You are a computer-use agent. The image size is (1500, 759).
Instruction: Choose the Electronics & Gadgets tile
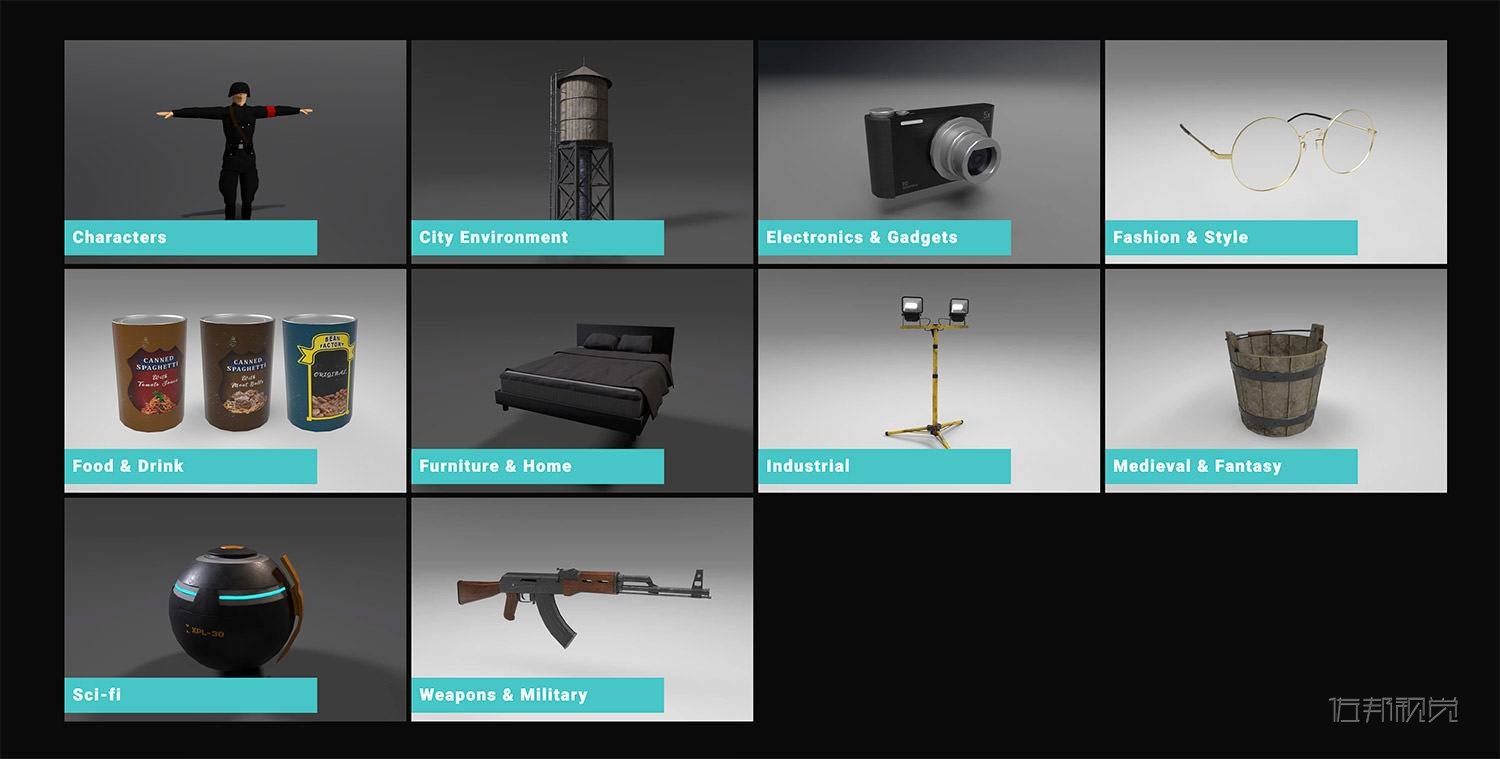coord(928,151)
